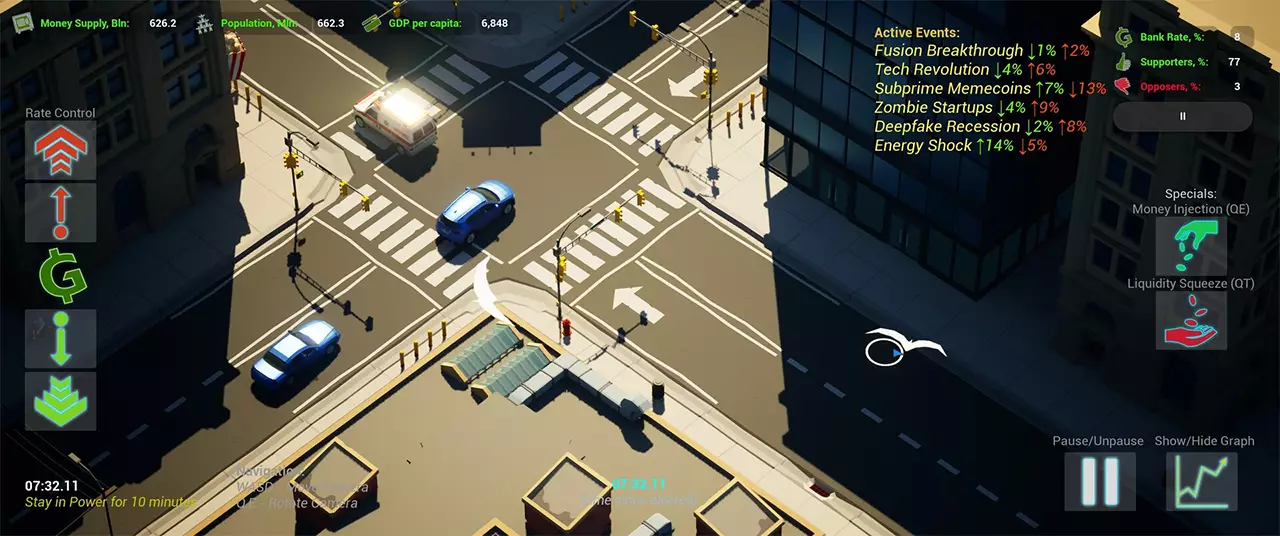Raise the rate with the single red arrow

[x=60, y=212]
